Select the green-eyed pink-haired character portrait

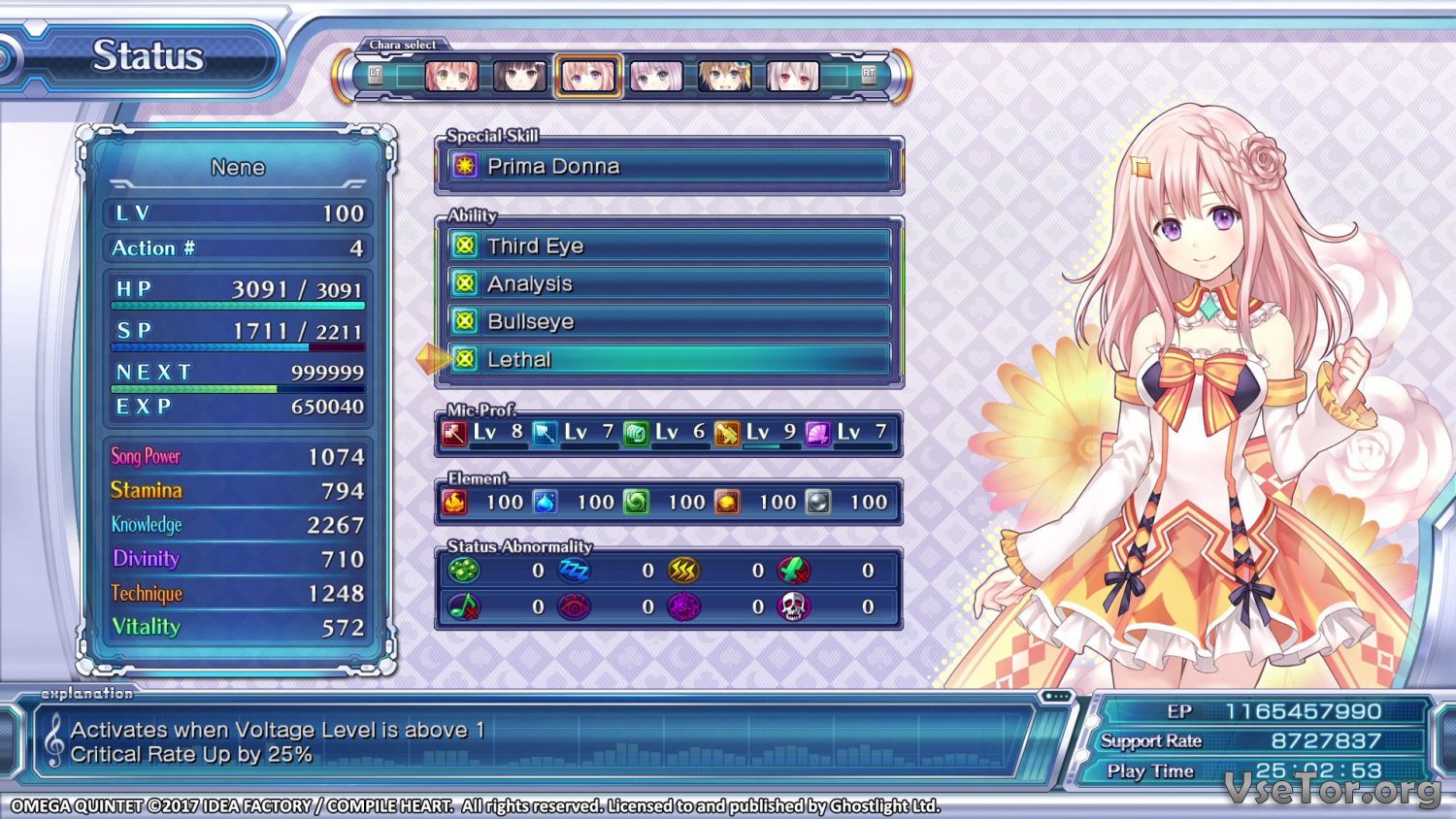pyautogui.click(x=451, y=76)
